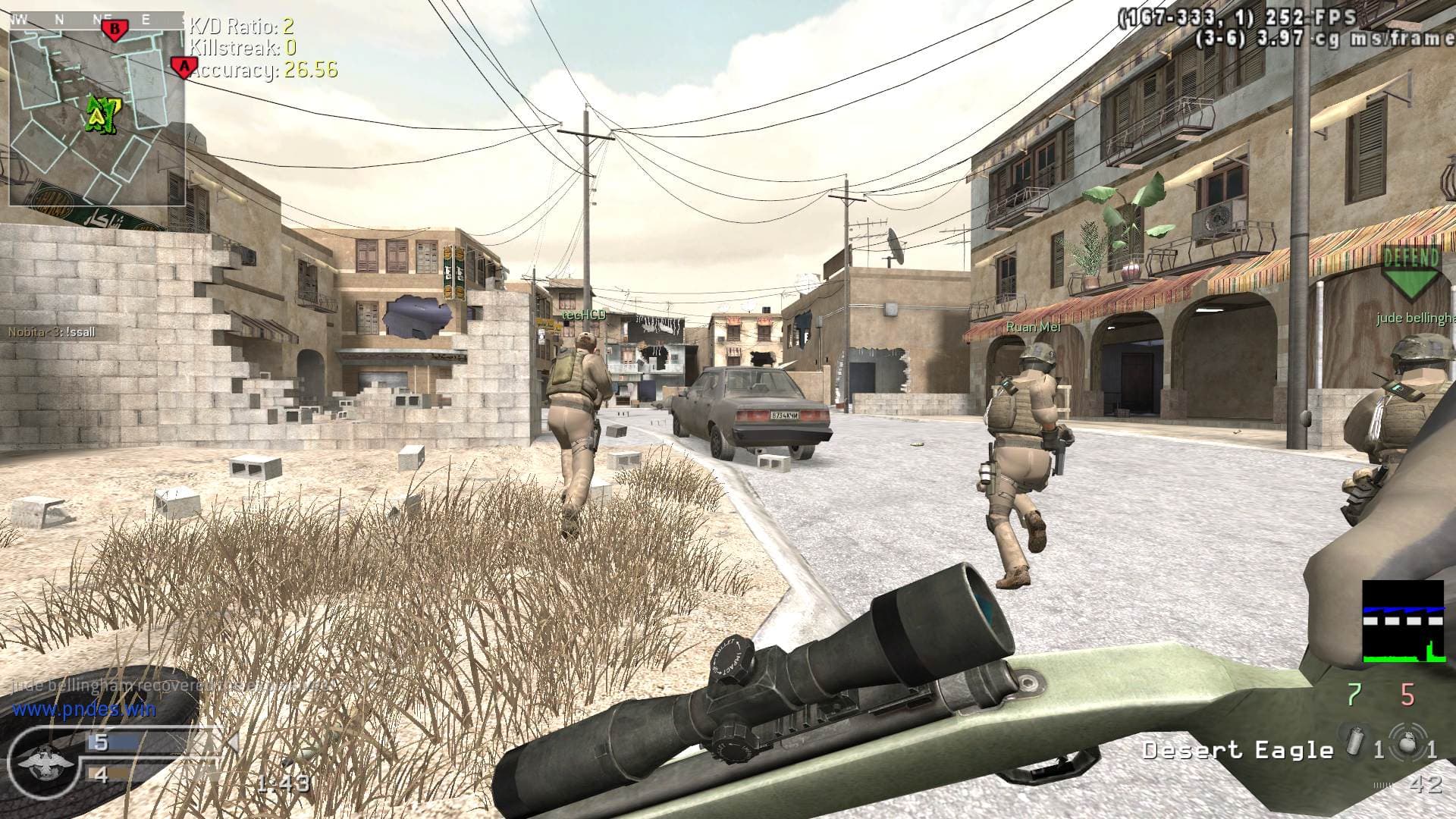Click the green DEFEND objective marker
1456x819 pixels.
click(1410, 275)
